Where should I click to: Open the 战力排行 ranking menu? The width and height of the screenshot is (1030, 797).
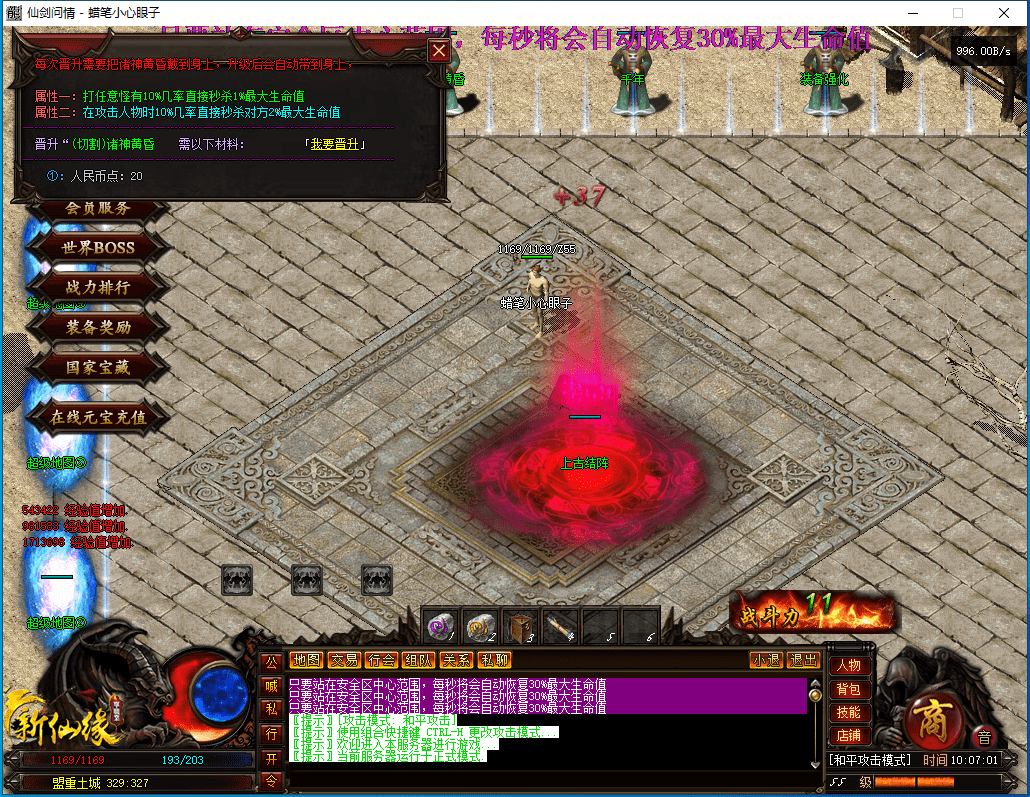[x=98, y=287]
